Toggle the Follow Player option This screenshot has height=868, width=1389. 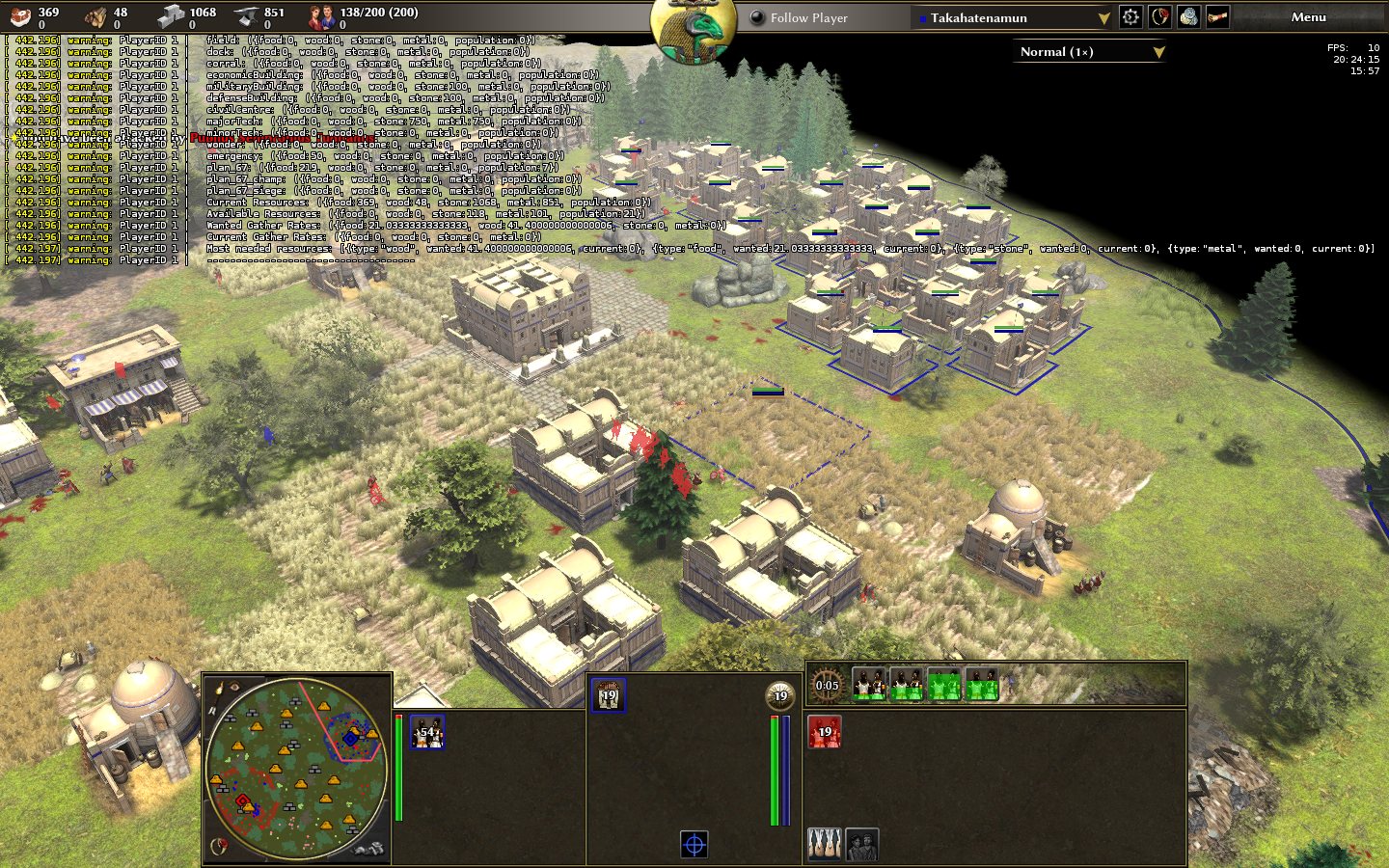[x=758, y=17]
